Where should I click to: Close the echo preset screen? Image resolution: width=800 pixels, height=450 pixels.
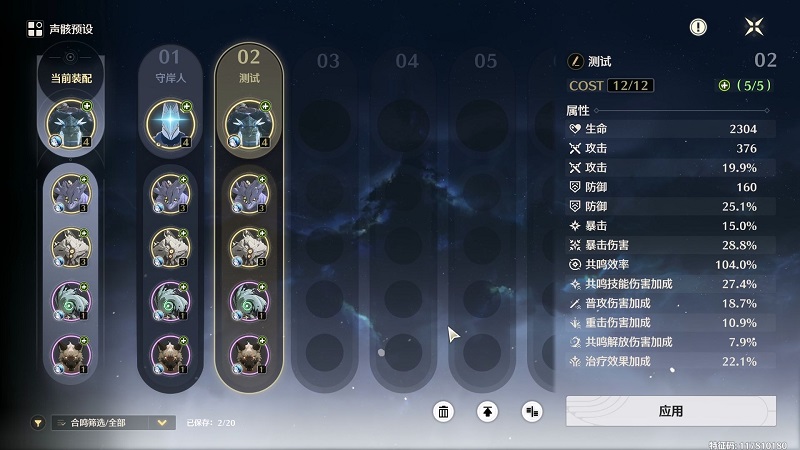tap(754, 27)
